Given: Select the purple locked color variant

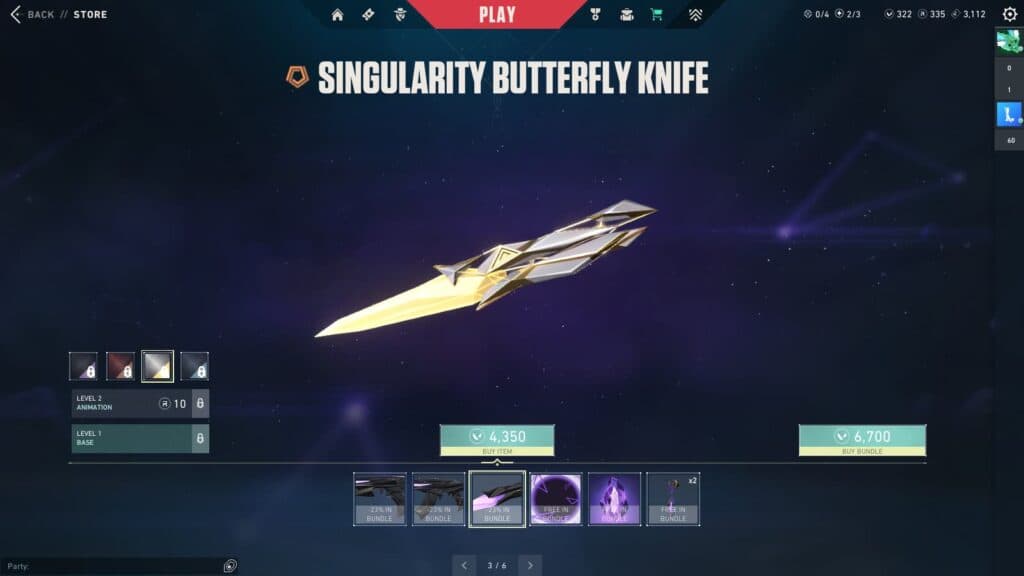Looking at the screenshot, I should point(83,366).
